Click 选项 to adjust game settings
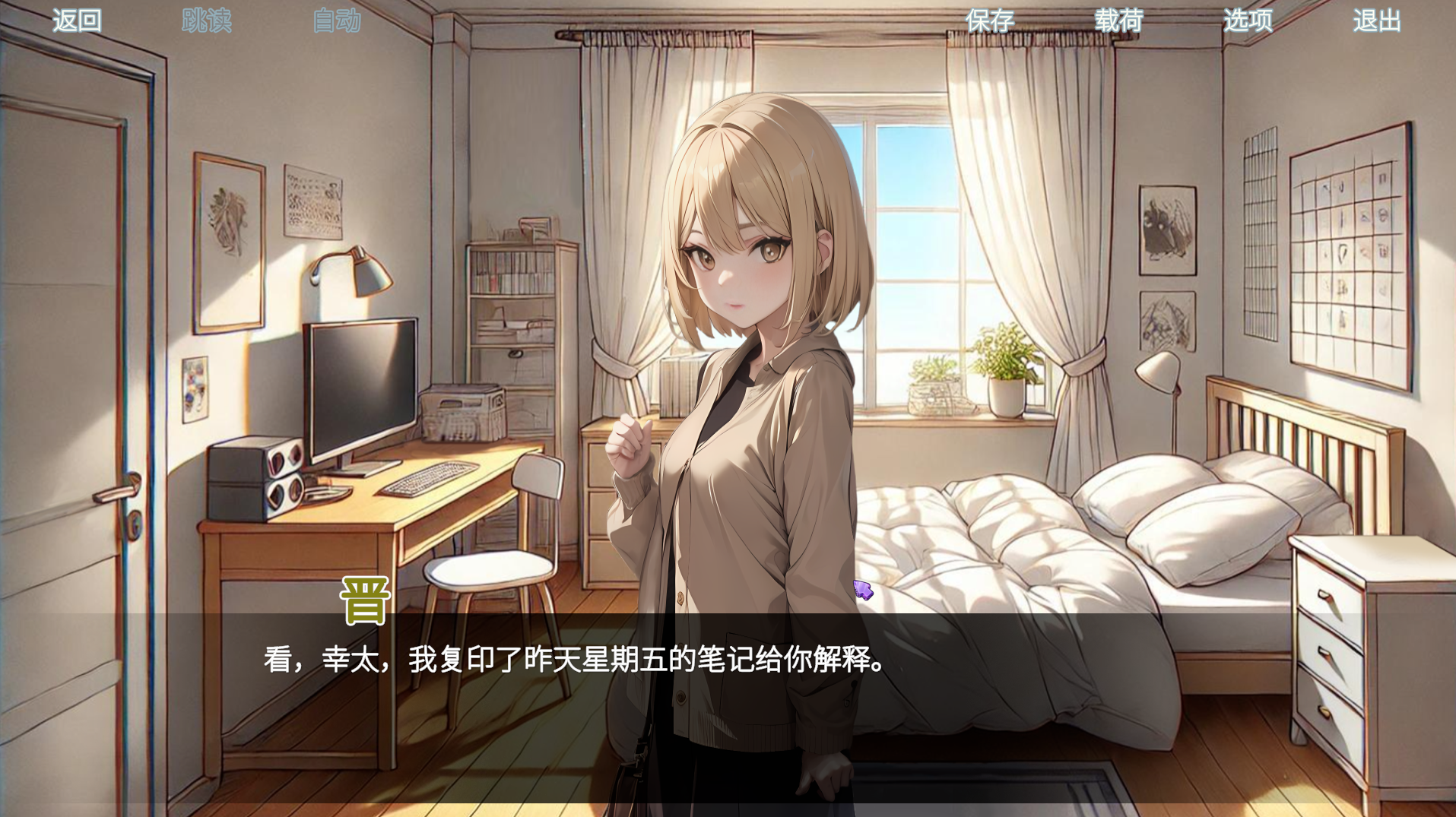 tap(1248, 21)
